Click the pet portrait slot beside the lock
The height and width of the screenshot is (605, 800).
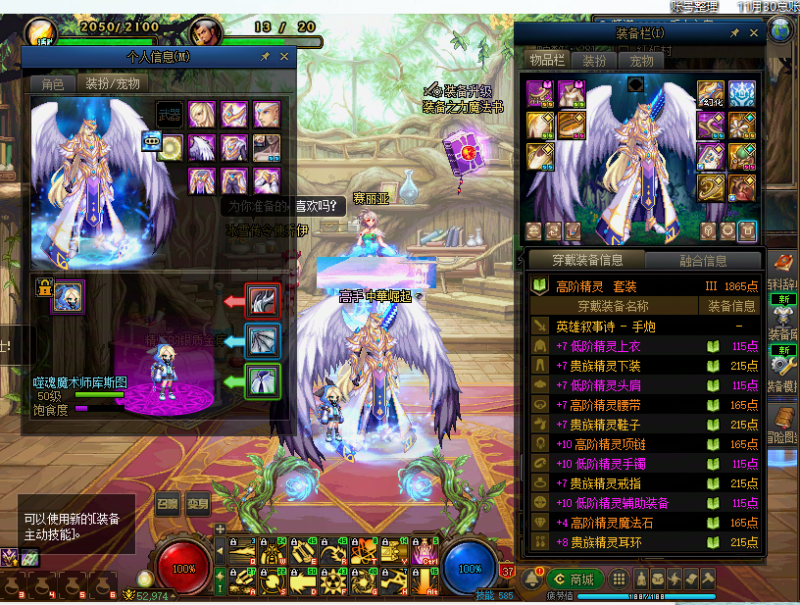[68, 296]
